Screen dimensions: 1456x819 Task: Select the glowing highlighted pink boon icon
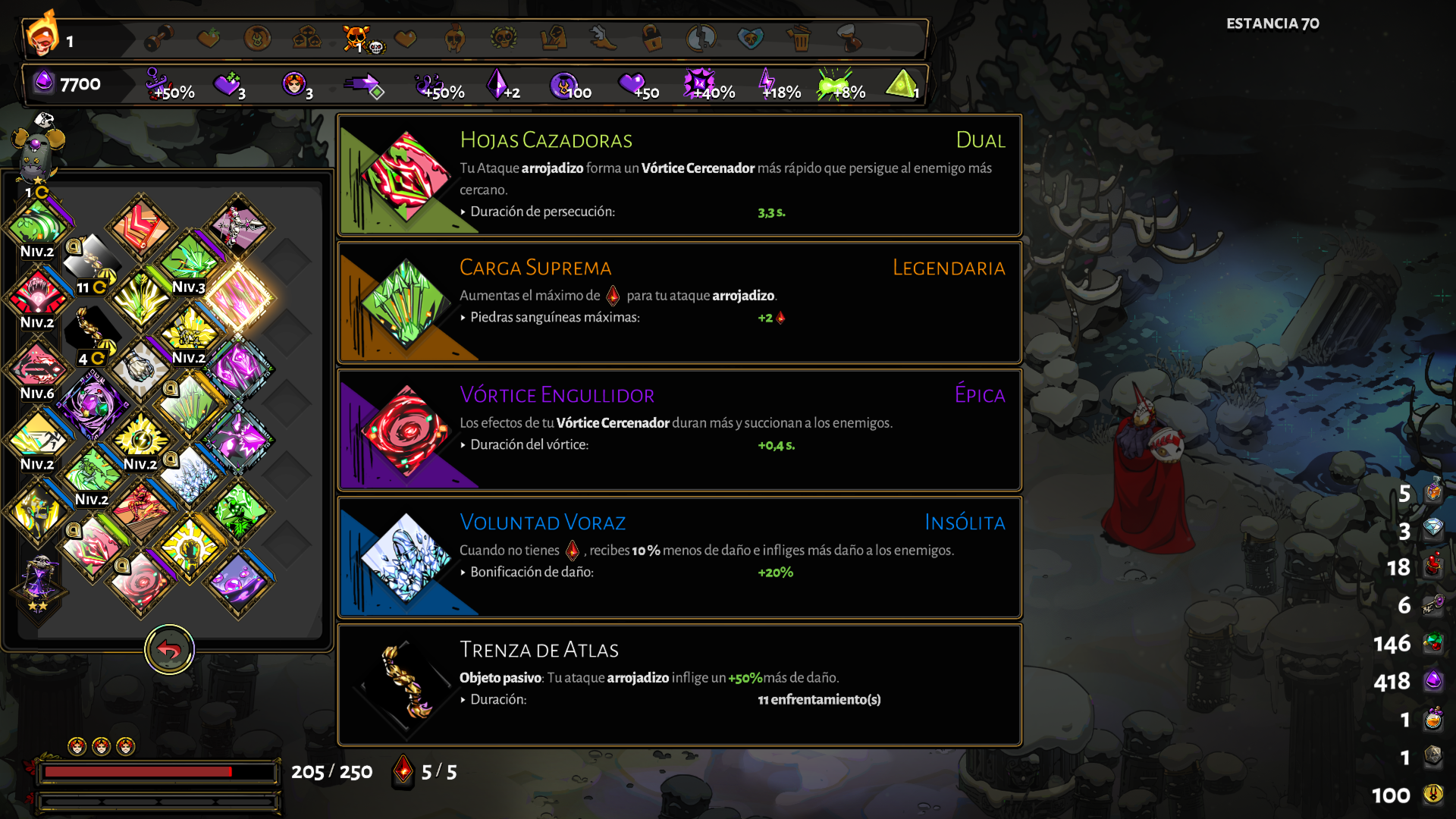point(238,297)
